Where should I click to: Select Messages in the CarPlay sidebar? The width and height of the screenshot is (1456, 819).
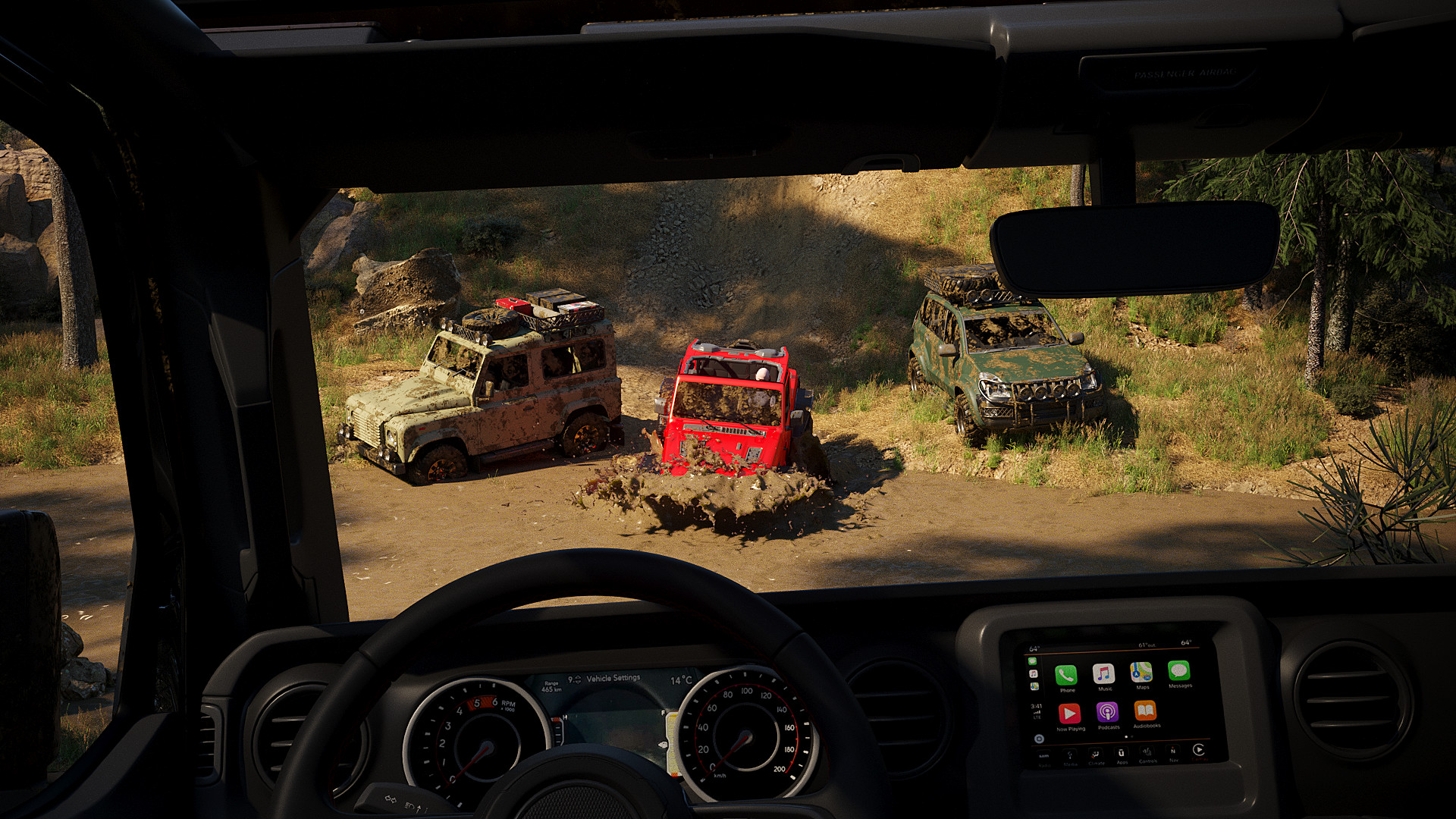pyautogui.click(x=1033, y=661)
